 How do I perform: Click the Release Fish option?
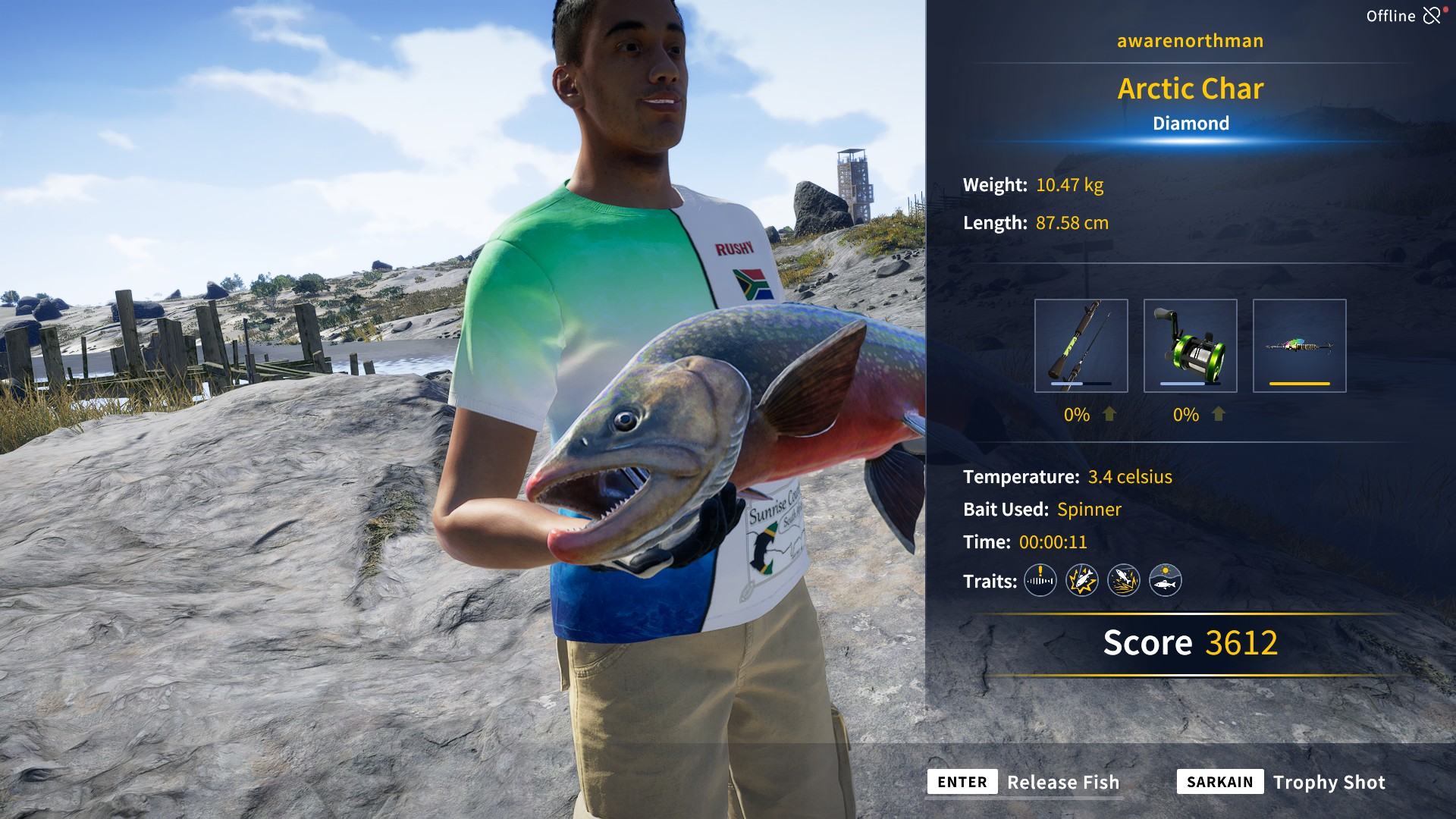[1062, 782]
